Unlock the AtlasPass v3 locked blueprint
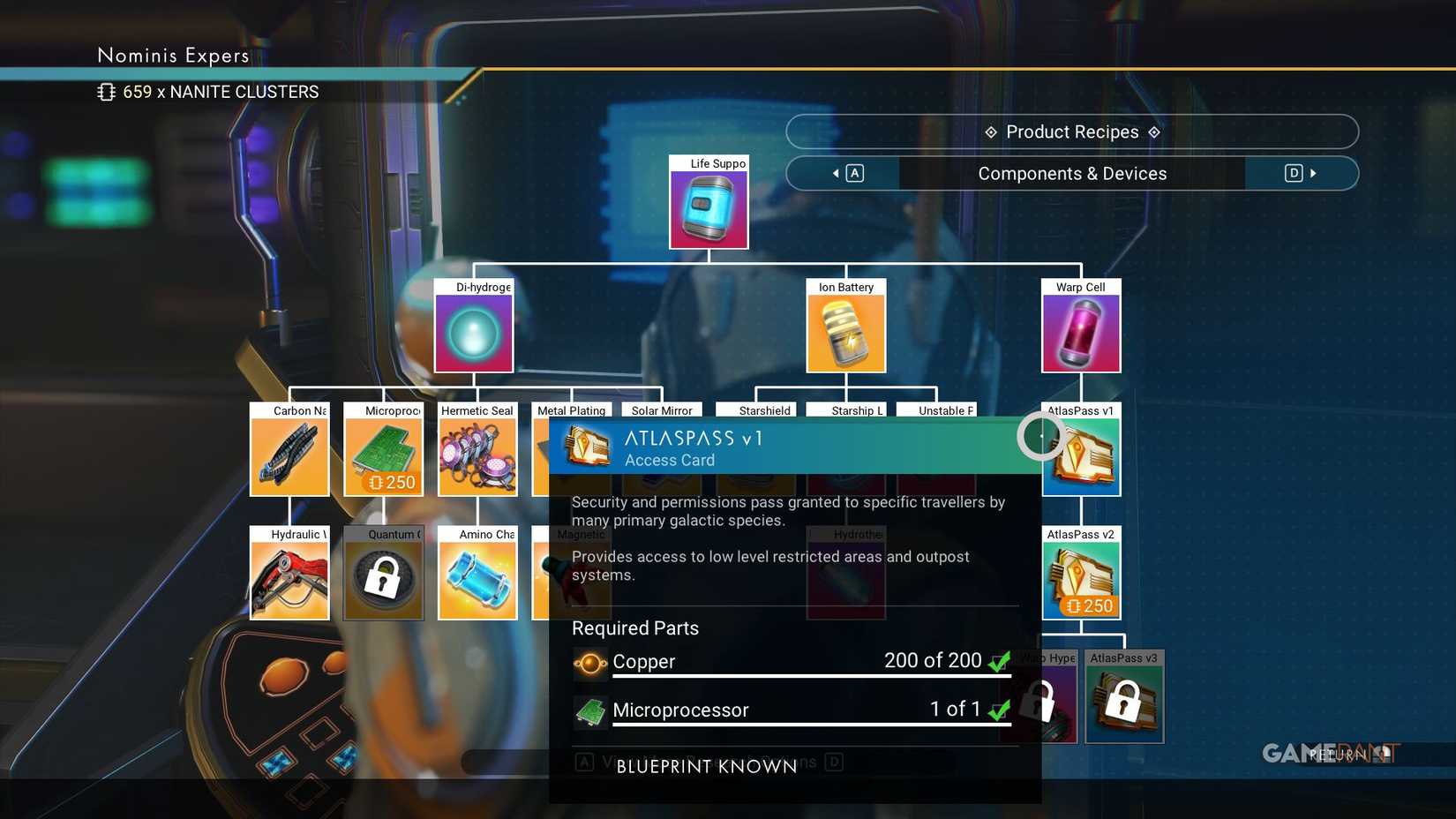 1124,702
